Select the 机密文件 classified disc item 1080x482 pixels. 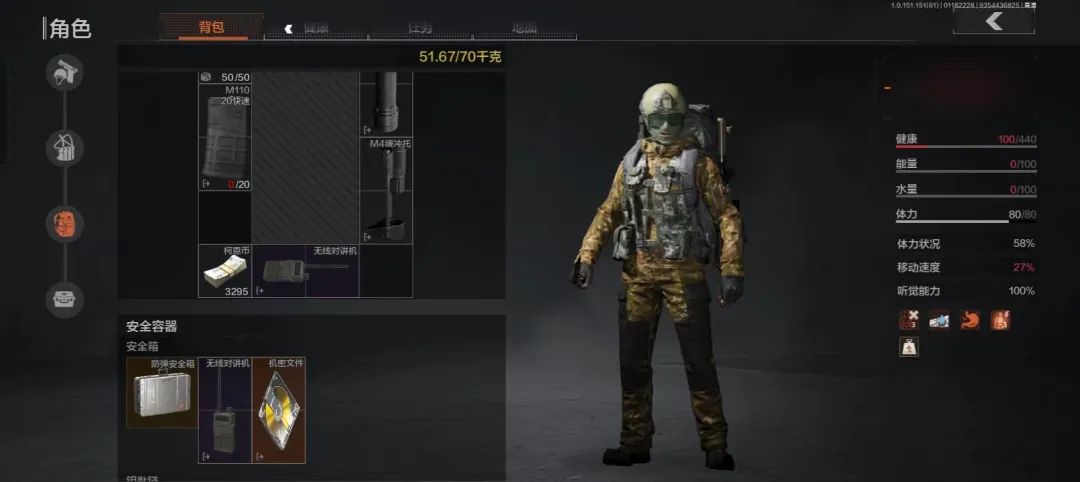point(279,410)
